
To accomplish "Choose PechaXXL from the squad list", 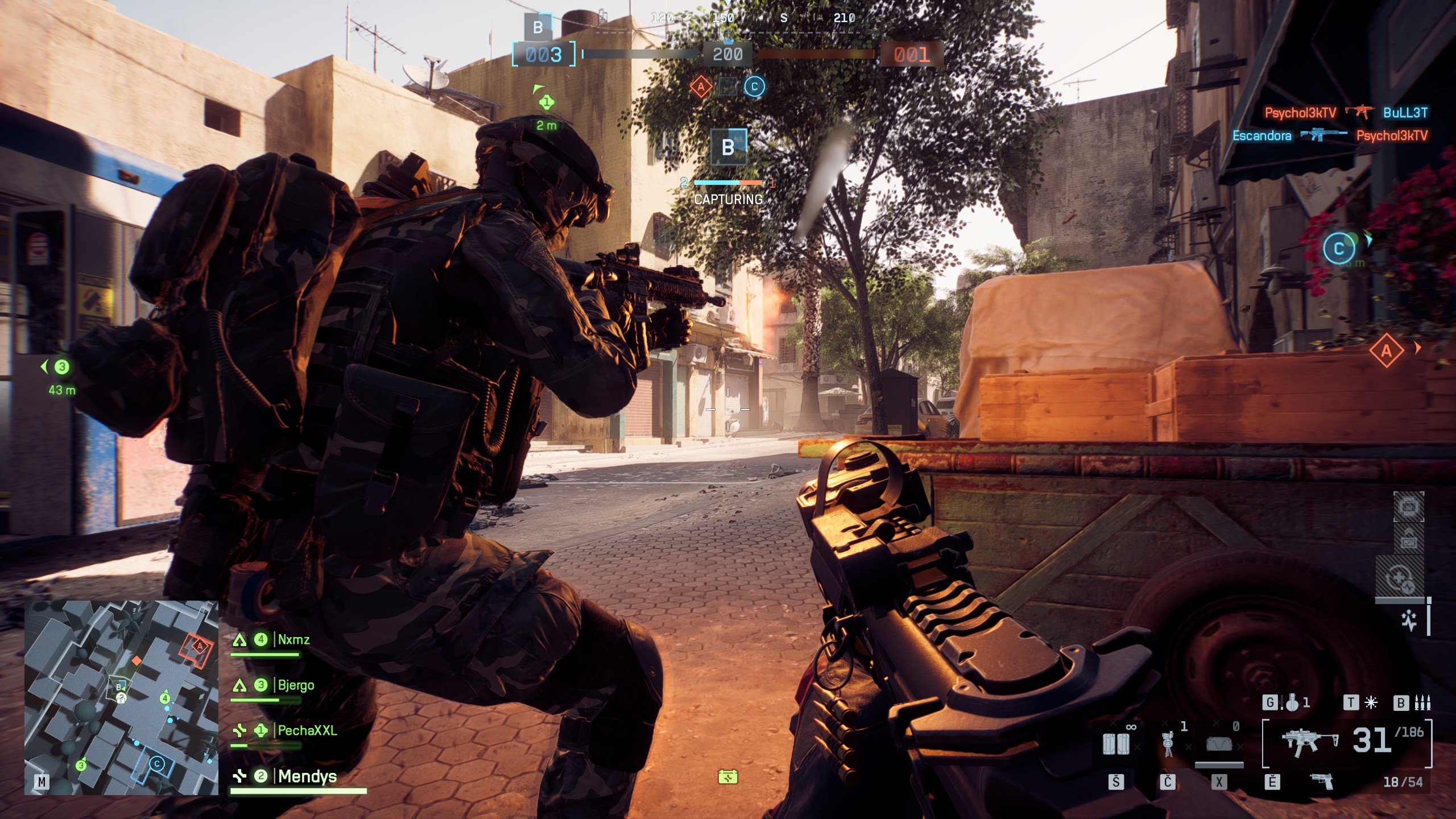I will point(307,731).
